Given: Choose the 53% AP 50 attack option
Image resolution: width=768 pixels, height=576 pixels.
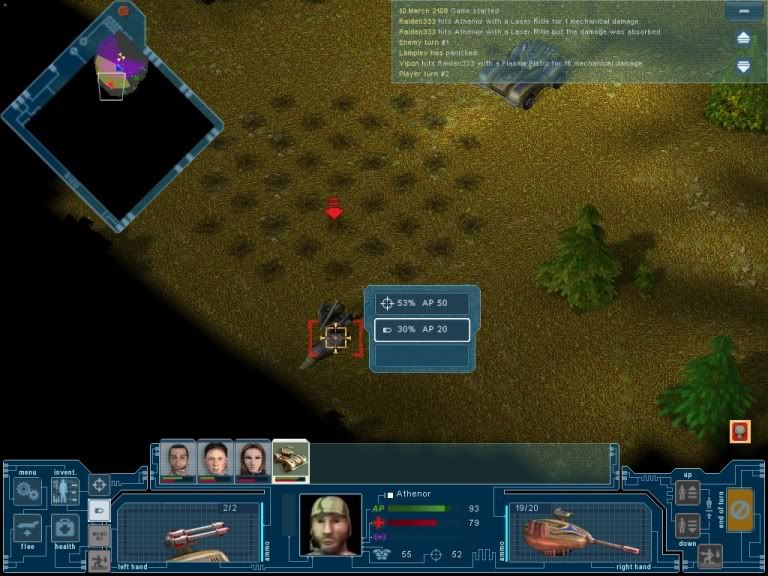Looking at the screenshot, I should [422, 303].
